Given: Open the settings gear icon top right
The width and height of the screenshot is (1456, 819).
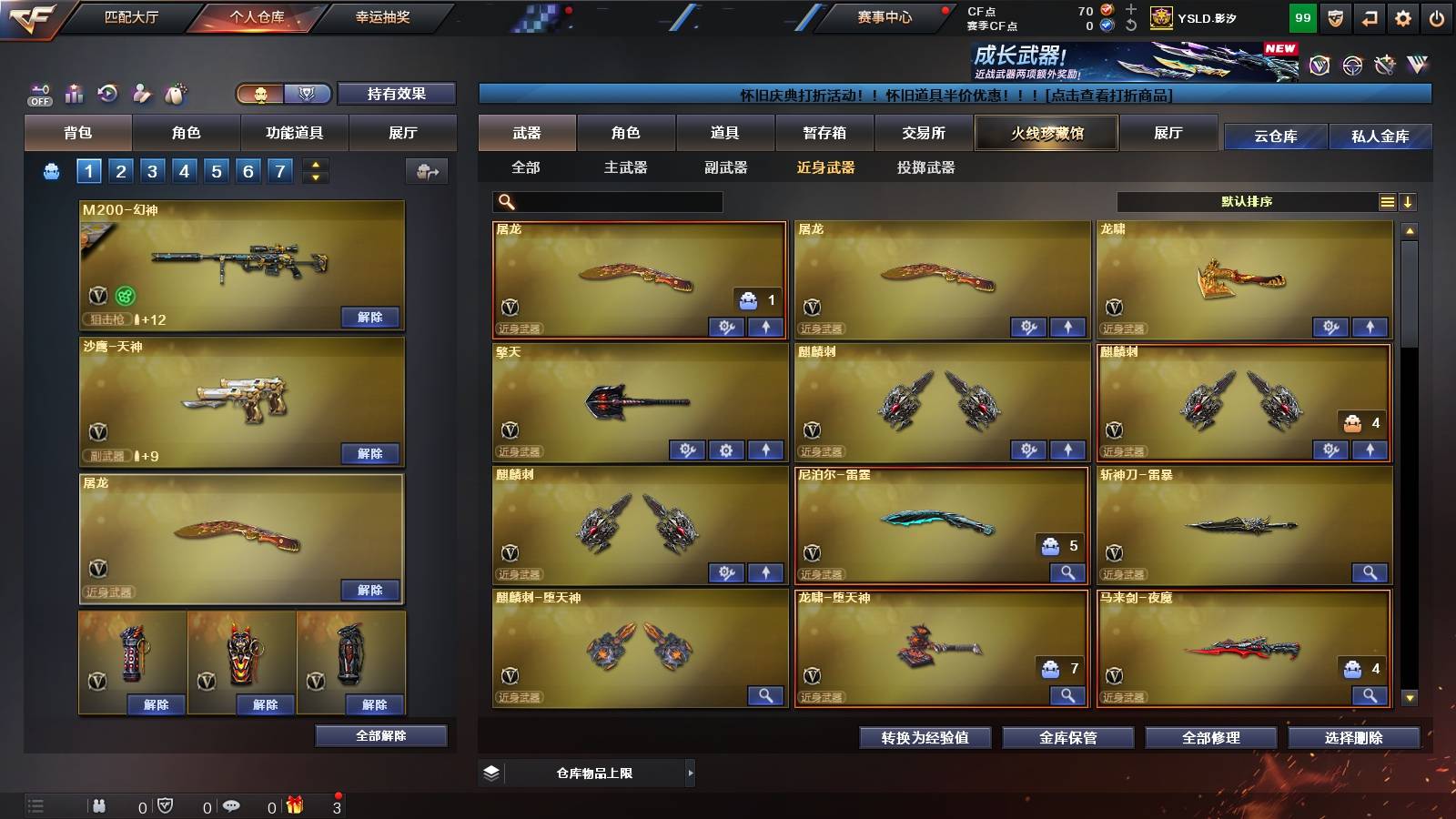Looking at the screenshot, I should coord(1402,16).
